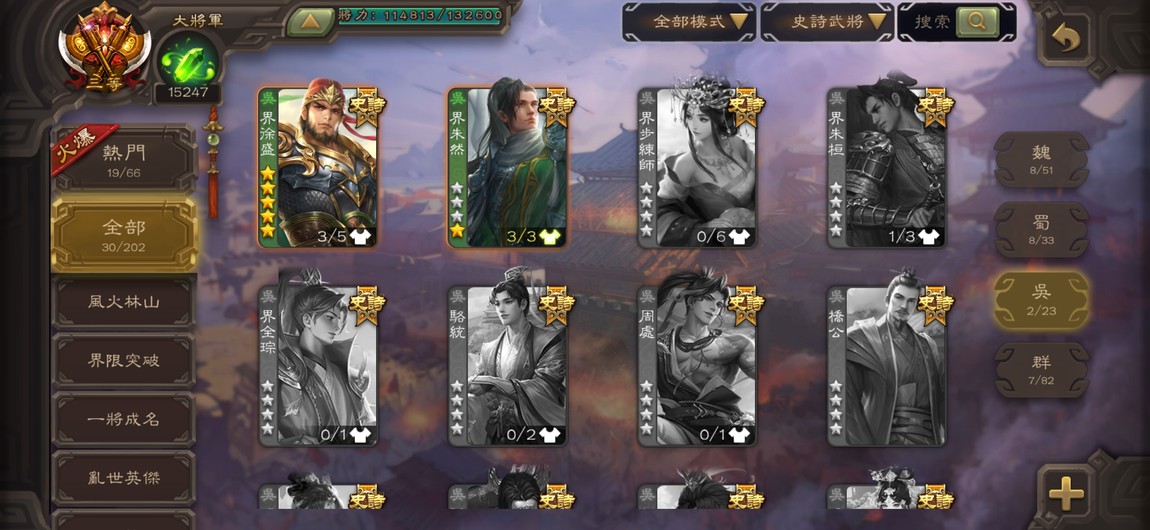The image size is (1150, 530).
Task: Click the 搜索 search button
Action: click(x=956, y=22)
